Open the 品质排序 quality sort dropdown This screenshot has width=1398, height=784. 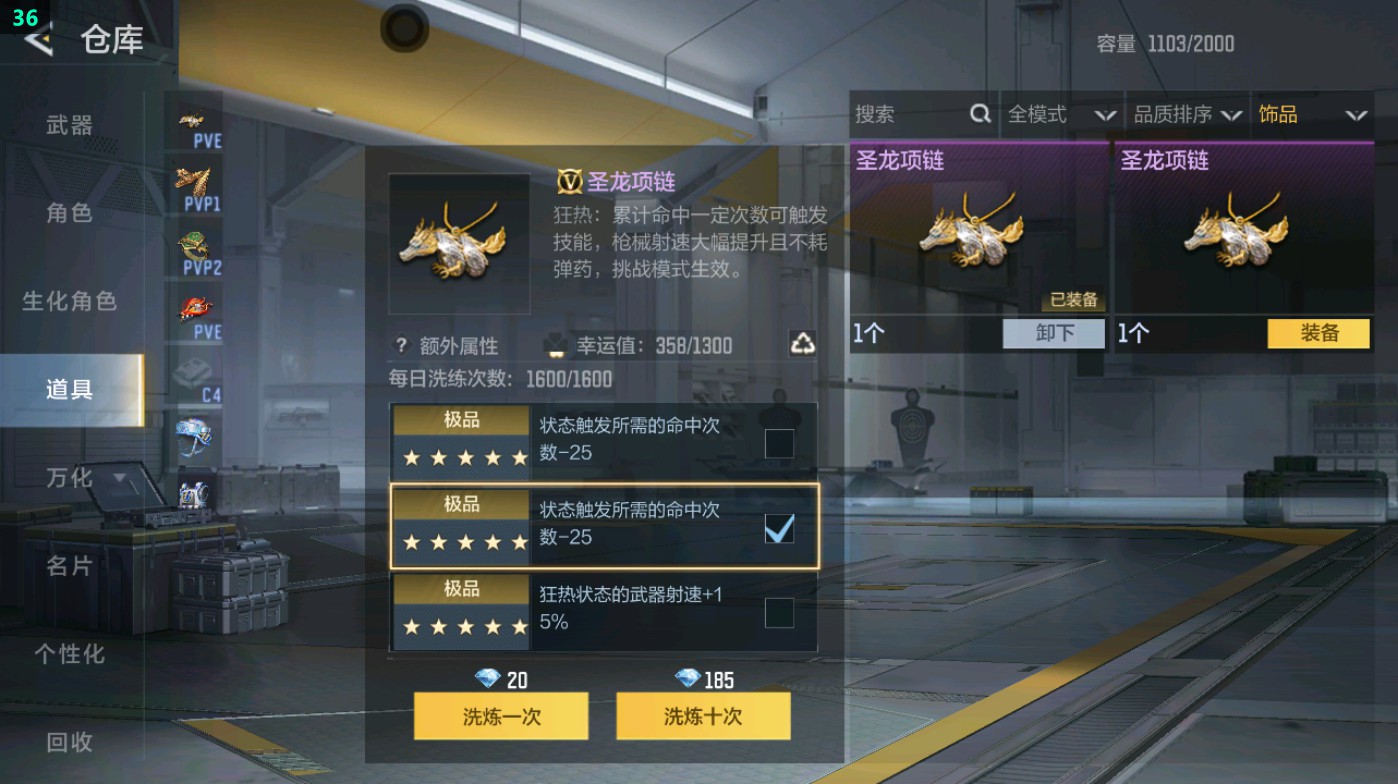[1190, 114]
